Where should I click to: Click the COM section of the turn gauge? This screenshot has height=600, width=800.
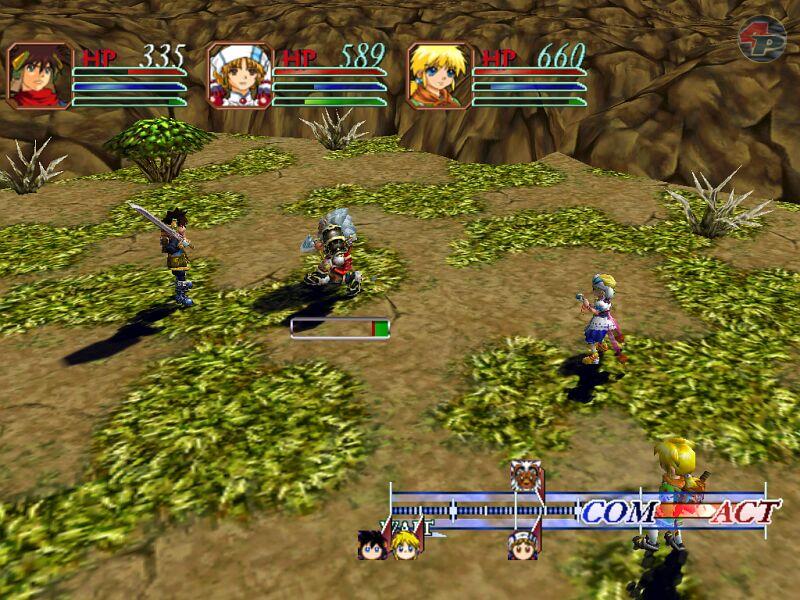pos(618,513)
